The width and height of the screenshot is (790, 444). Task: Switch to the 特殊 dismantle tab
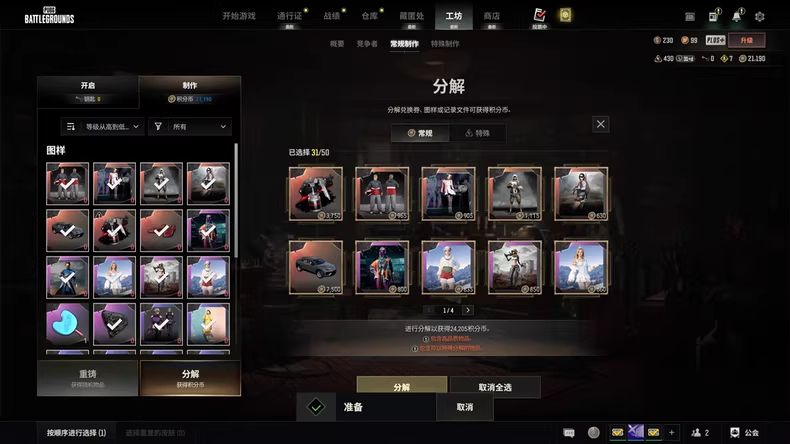(x=477, y=133)
